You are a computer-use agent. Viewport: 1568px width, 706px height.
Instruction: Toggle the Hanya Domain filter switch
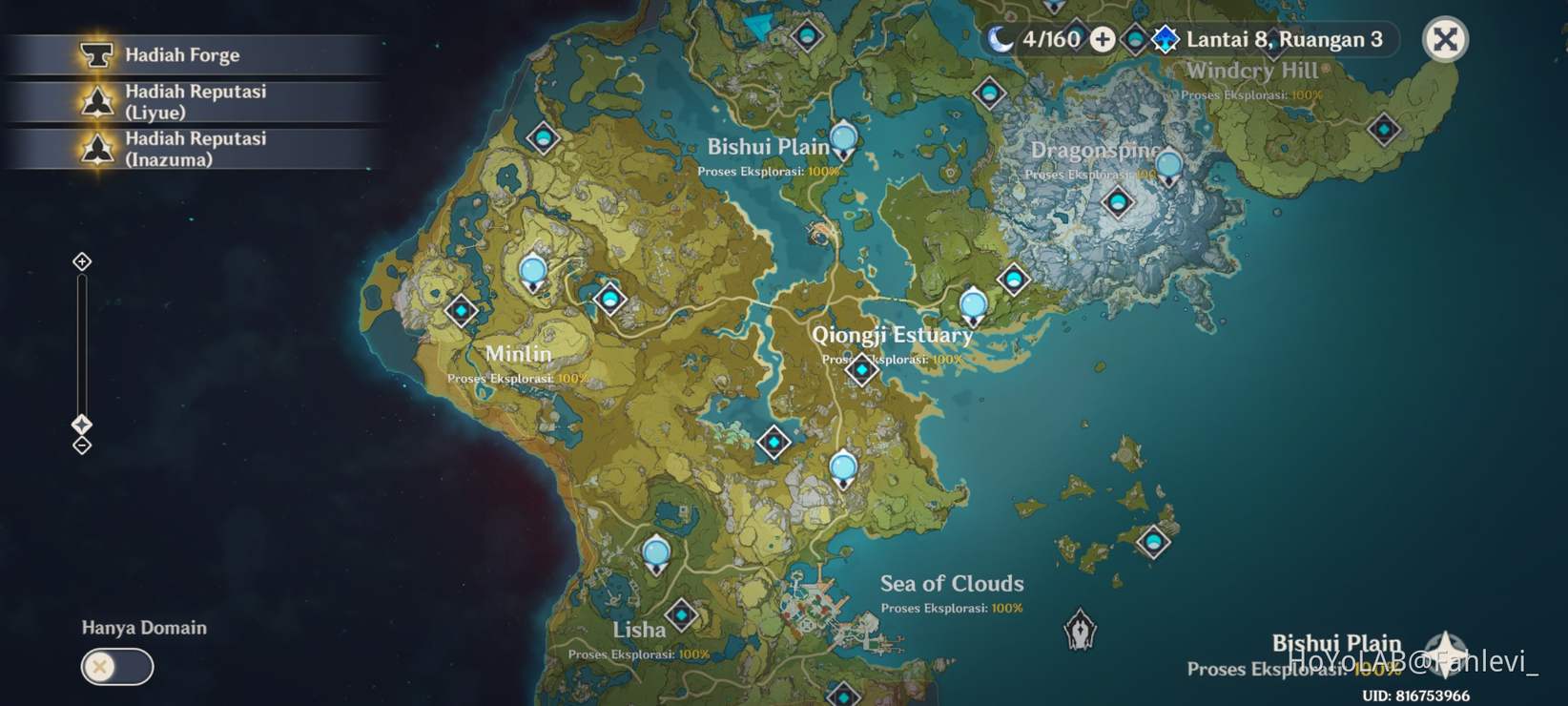pyautogui.click(x=116, y=667)
